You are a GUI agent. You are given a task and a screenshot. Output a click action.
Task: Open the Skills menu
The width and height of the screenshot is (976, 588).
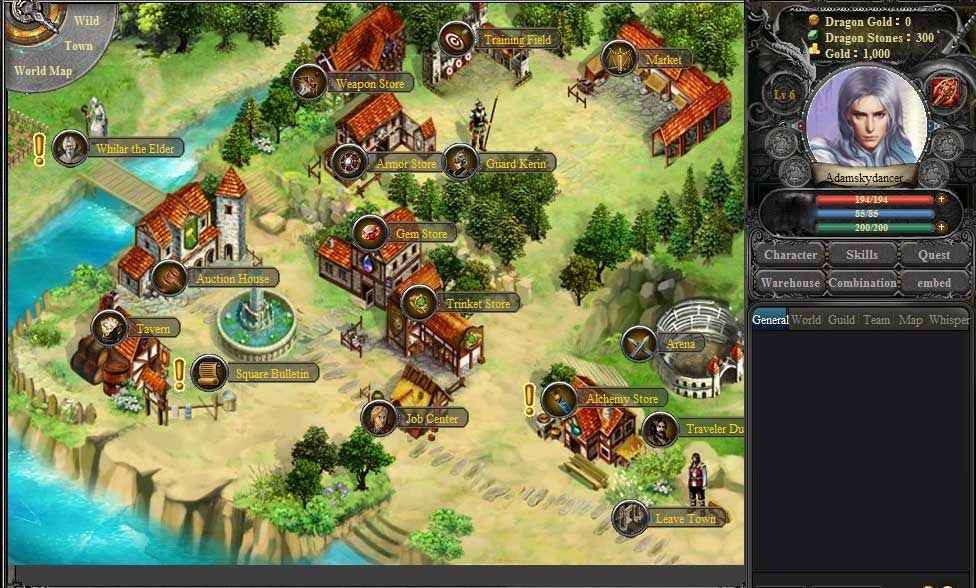pos(862,255)
